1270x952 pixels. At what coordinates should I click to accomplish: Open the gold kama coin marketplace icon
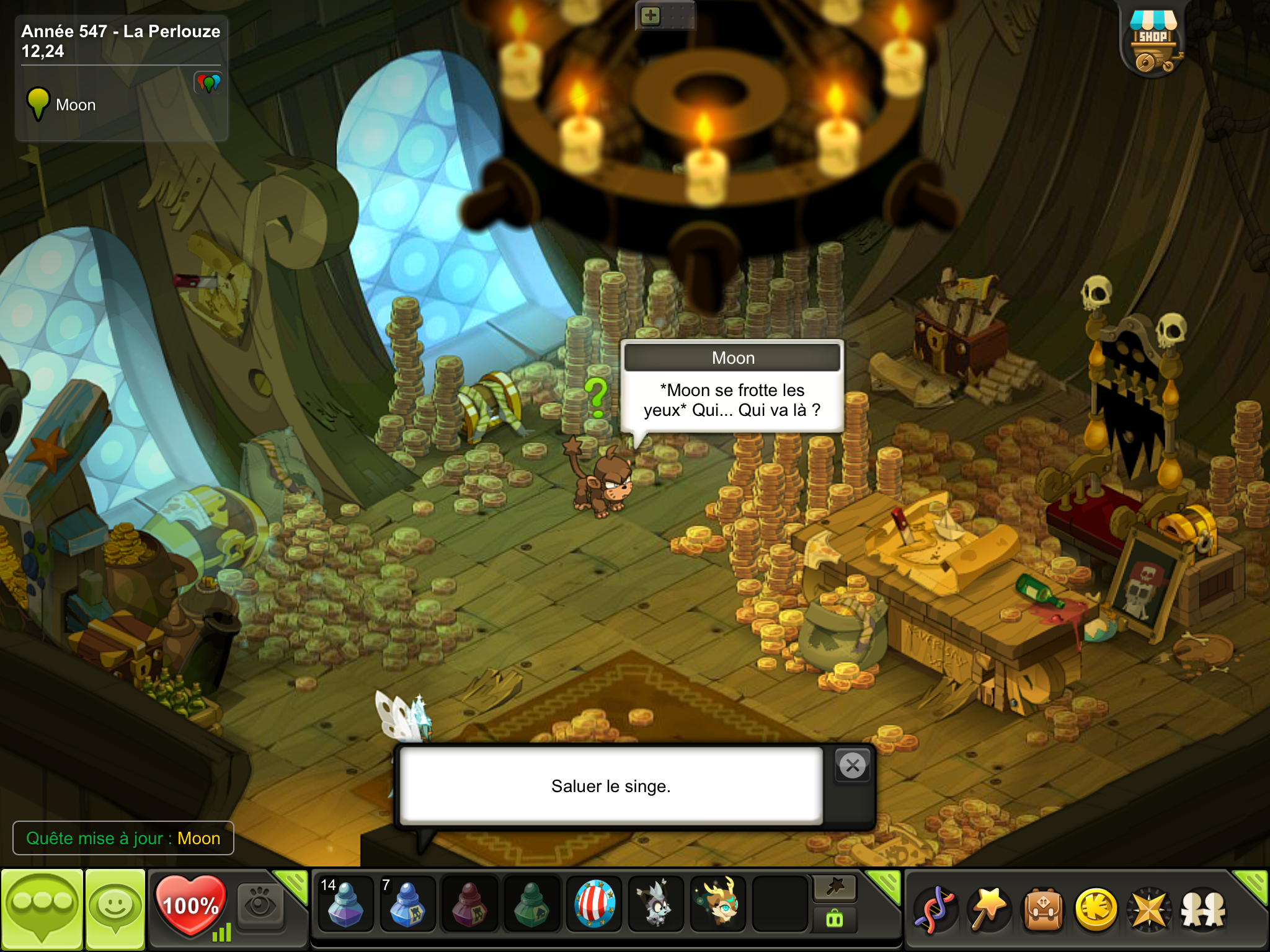point(1096,910)
